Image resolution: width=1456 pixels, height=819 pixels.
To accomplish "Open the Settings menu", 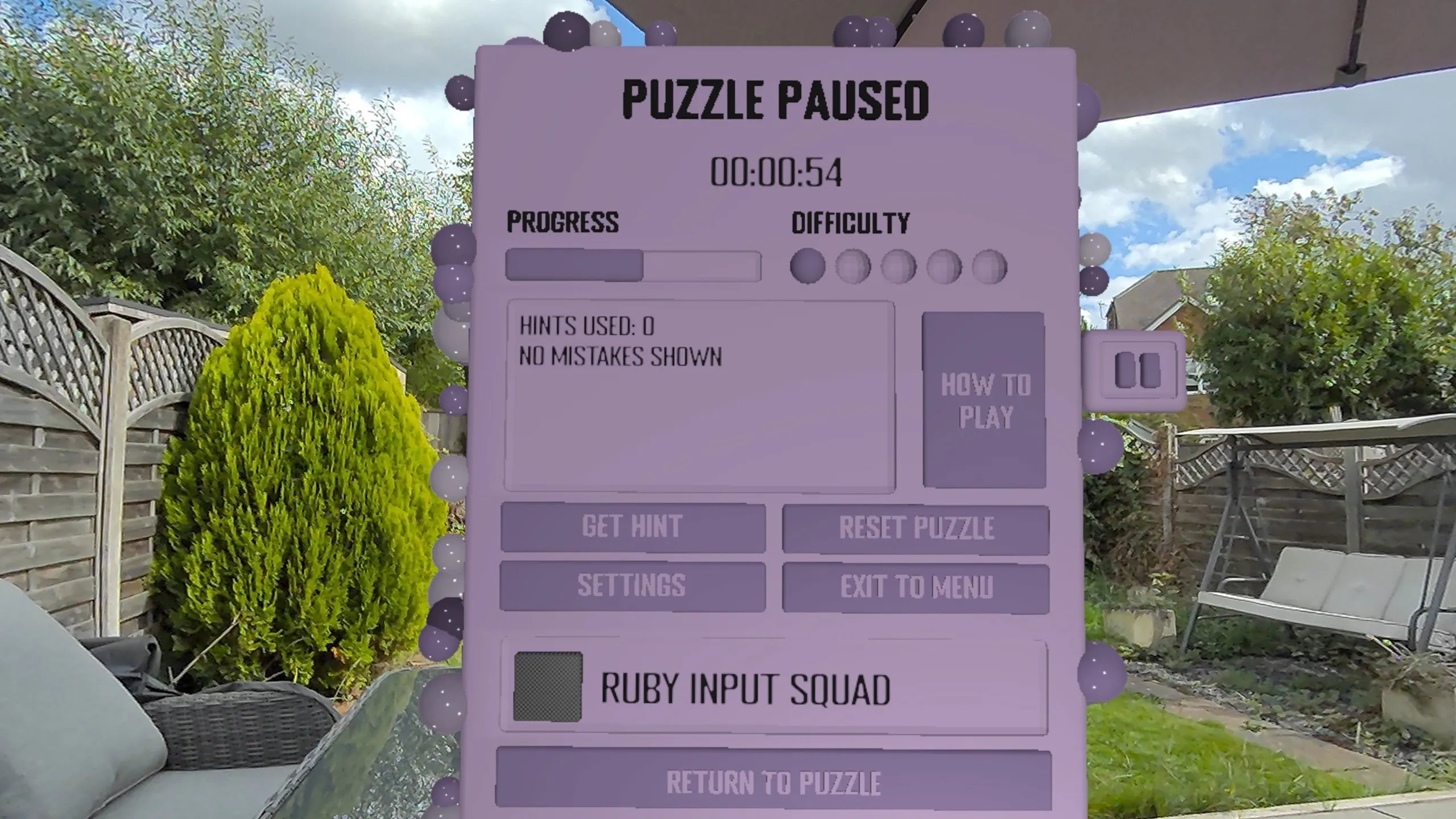I will 632,586.
